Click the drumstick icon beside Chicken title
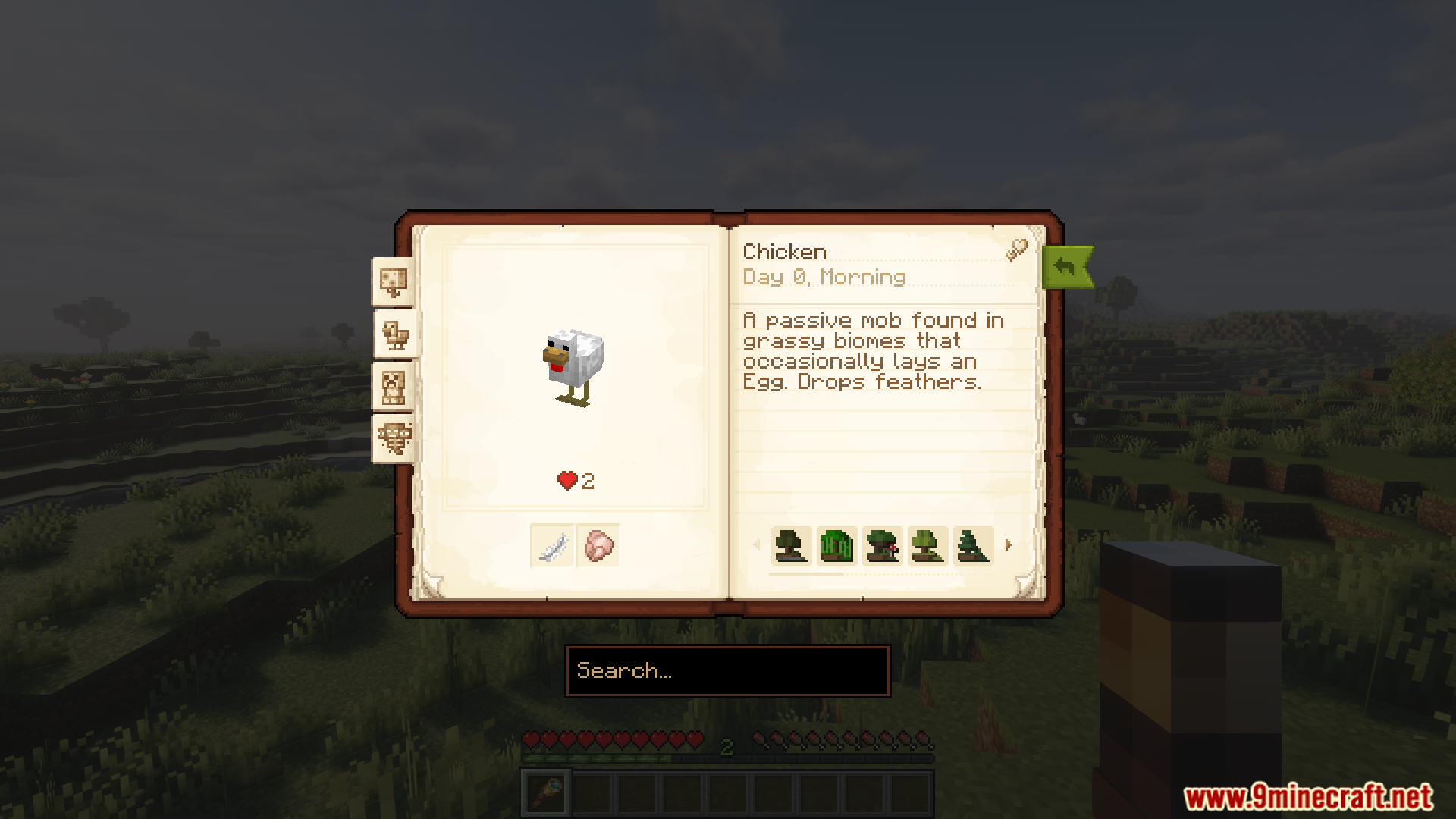Screen dimensions: 1456x819 [x=1016, y=249]
